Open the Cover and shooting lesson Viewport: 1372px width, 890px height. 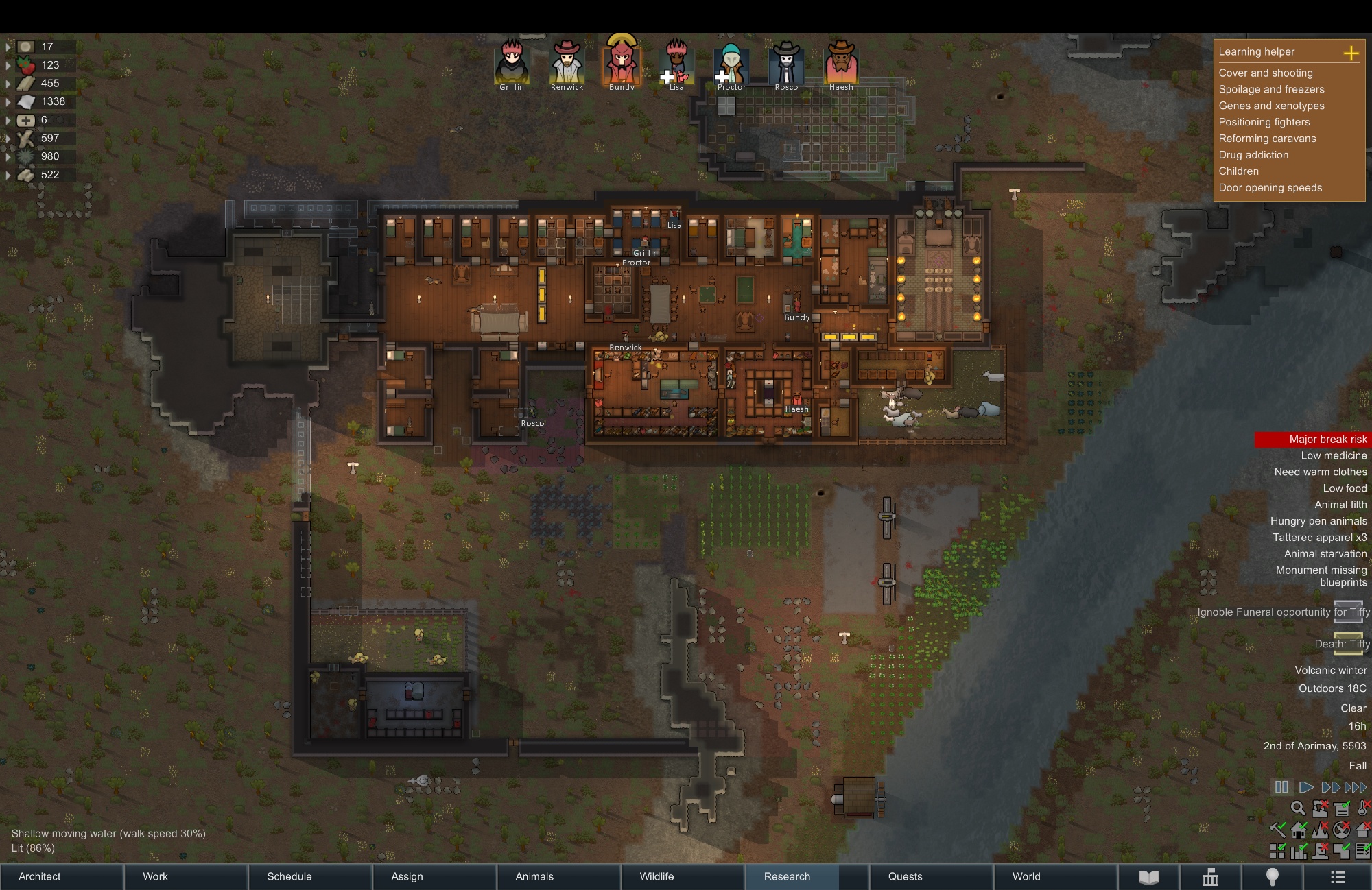[1266, 73]
